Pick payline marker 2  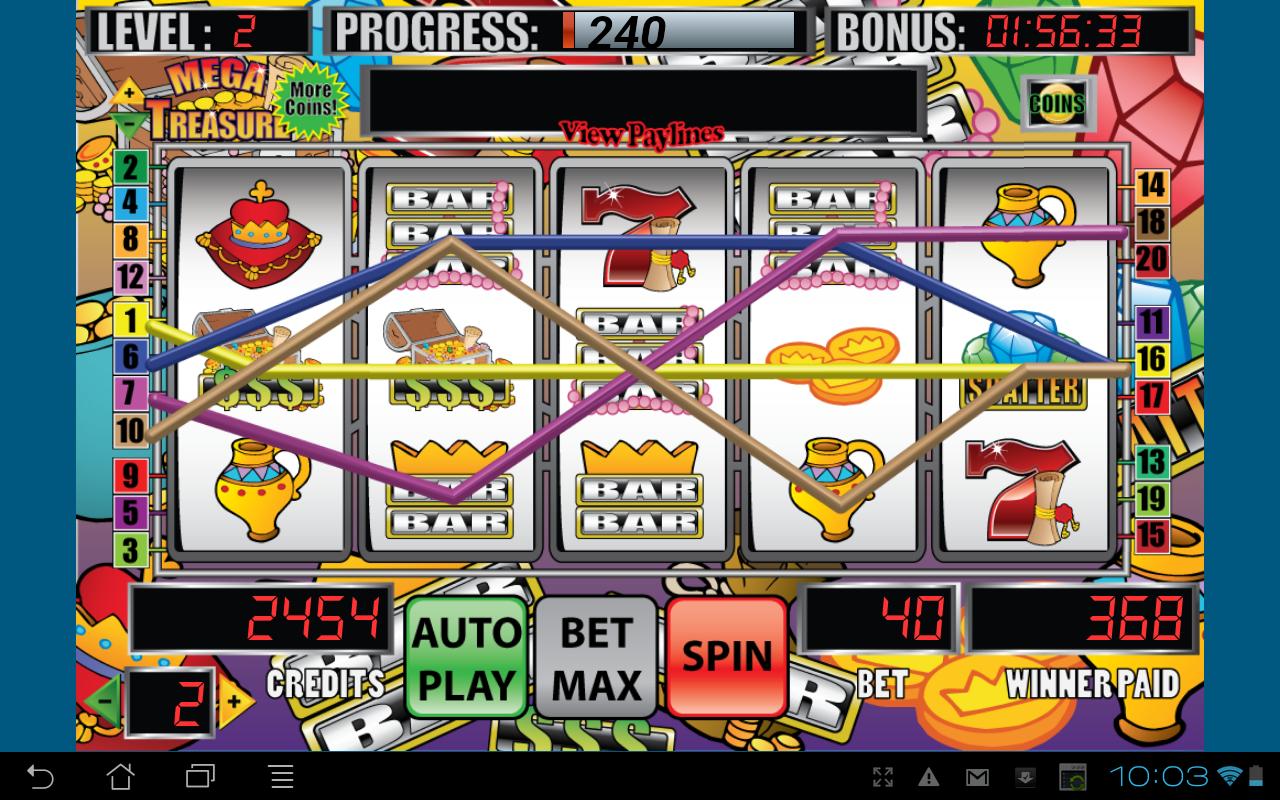(130, 166)
